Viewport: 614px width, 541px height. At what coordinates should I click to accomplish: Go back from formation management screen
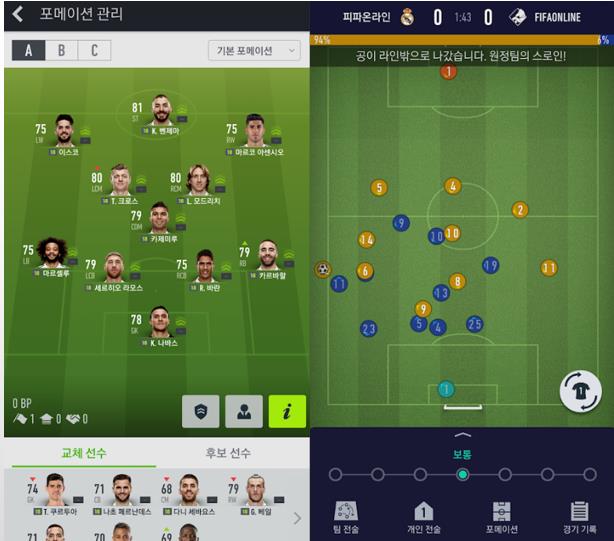[x=18, y=15]
